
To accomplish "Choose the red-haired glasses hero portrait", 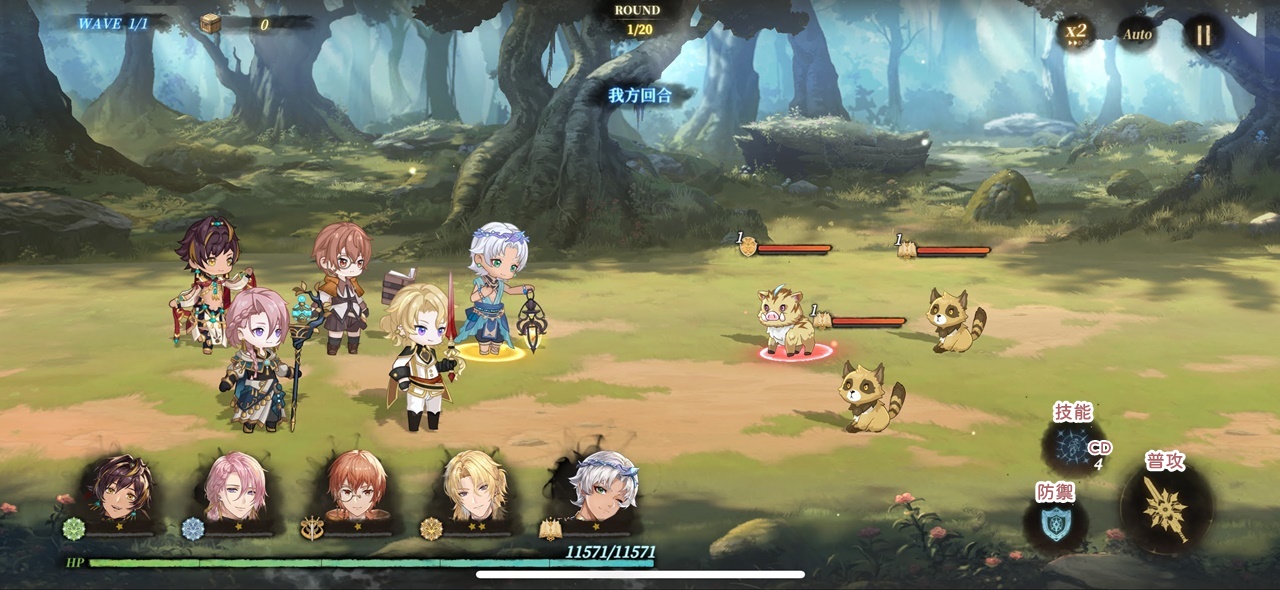I will (x=356, y=491).
